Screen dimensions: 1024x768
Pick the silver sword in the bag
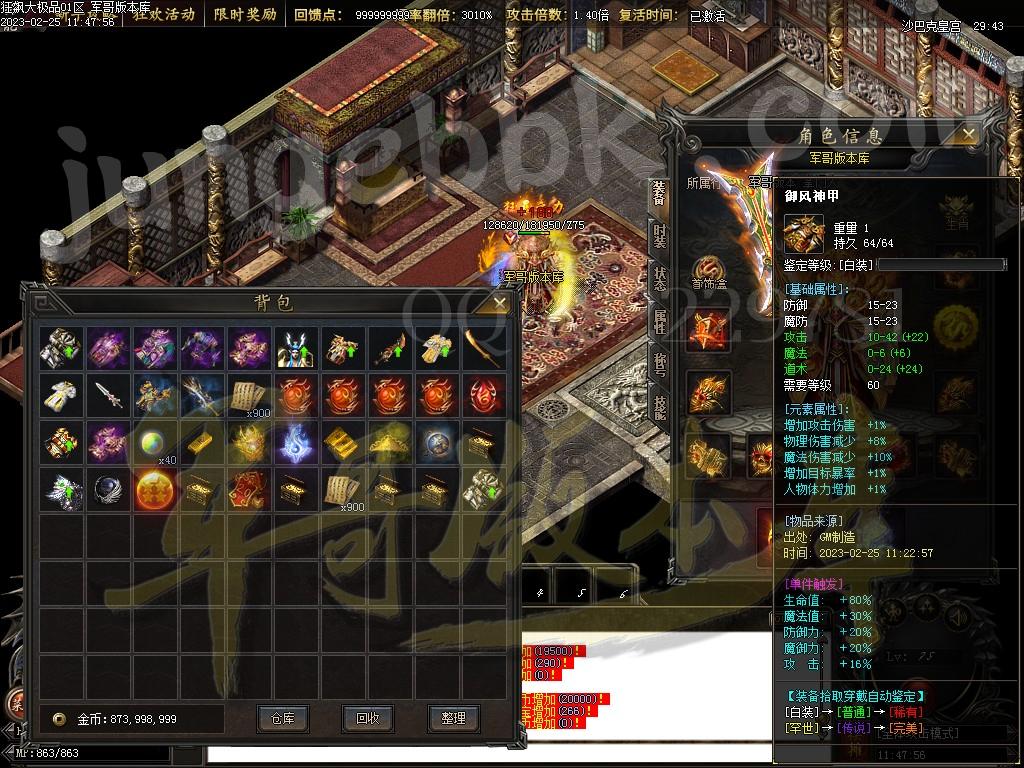(x=108, y=395)
